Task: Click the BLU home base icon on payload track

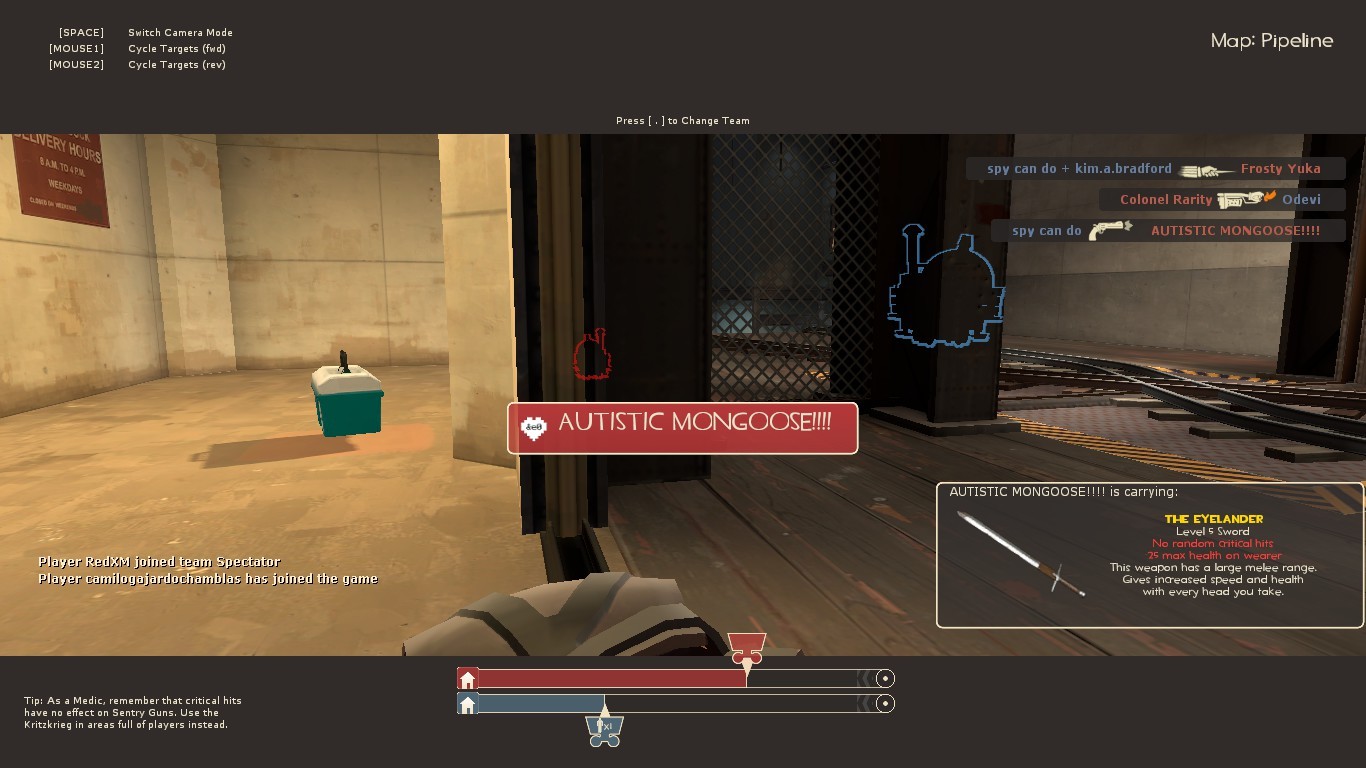Action: [467, 704]
